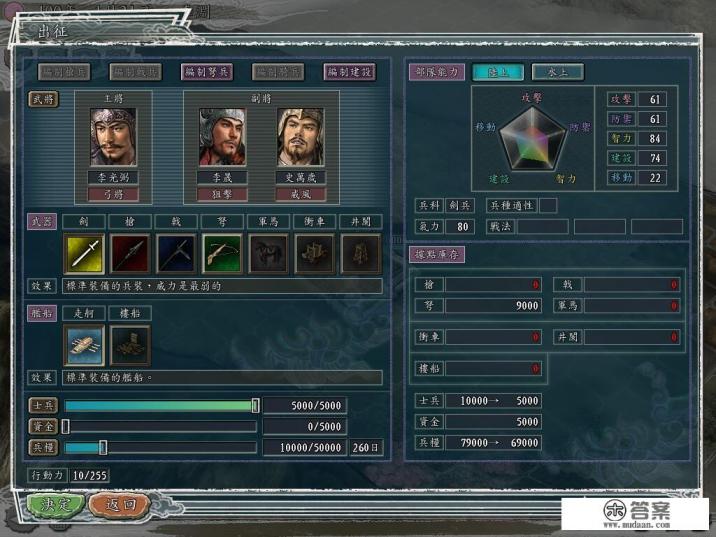Viewport: 716px width, 537px height.
Task: Choose deputy general 史萬歲's portrait
Action: point(299,137)
